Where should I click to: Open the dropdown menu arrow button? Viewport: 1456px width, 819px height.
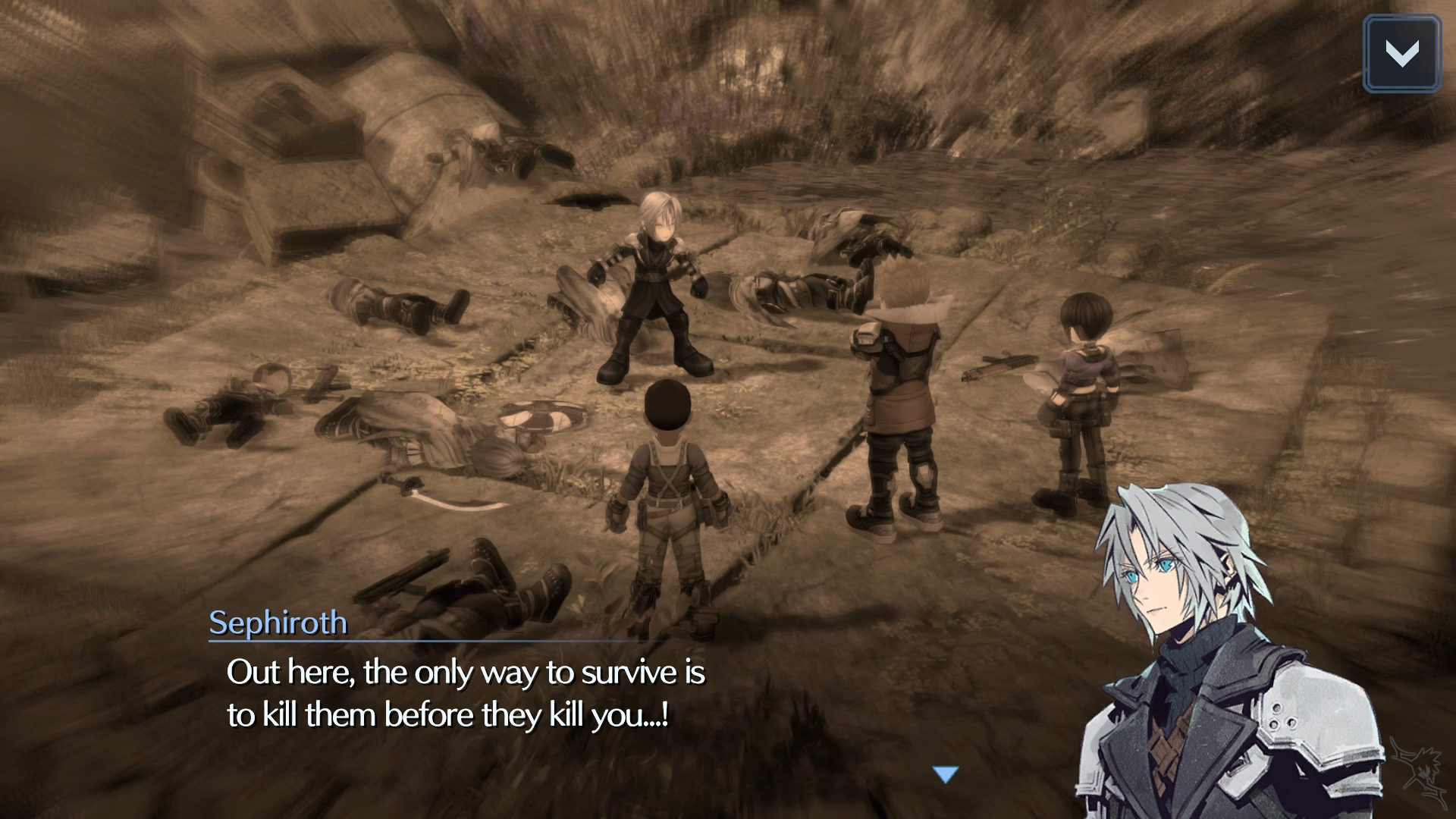(x=1401, y=54)
